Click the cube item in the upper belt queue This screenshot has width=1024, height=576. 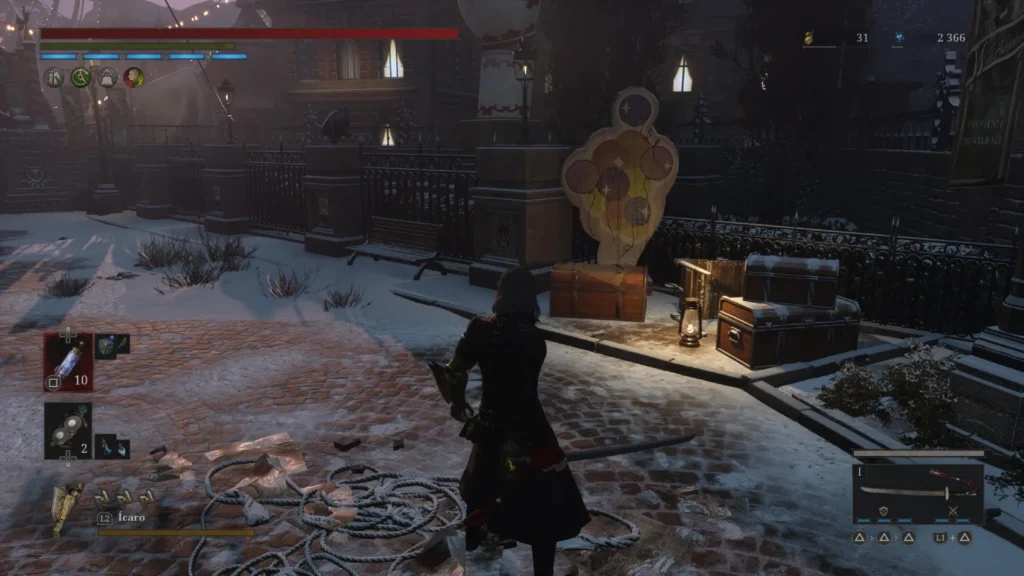click(x=113, y=345)
